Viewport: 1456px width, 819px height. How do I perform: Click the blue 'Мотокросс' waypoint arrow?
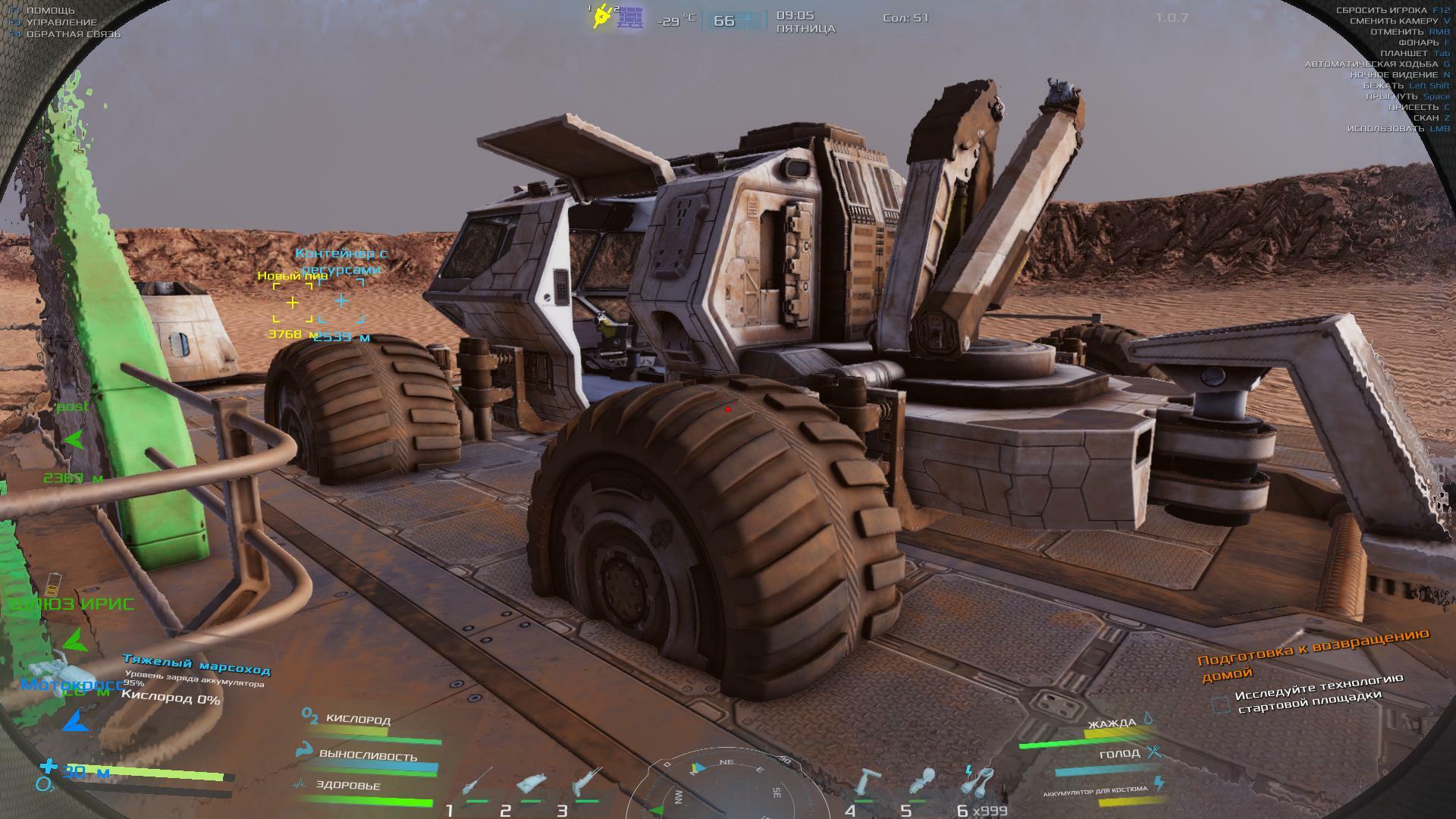[74, 721]
